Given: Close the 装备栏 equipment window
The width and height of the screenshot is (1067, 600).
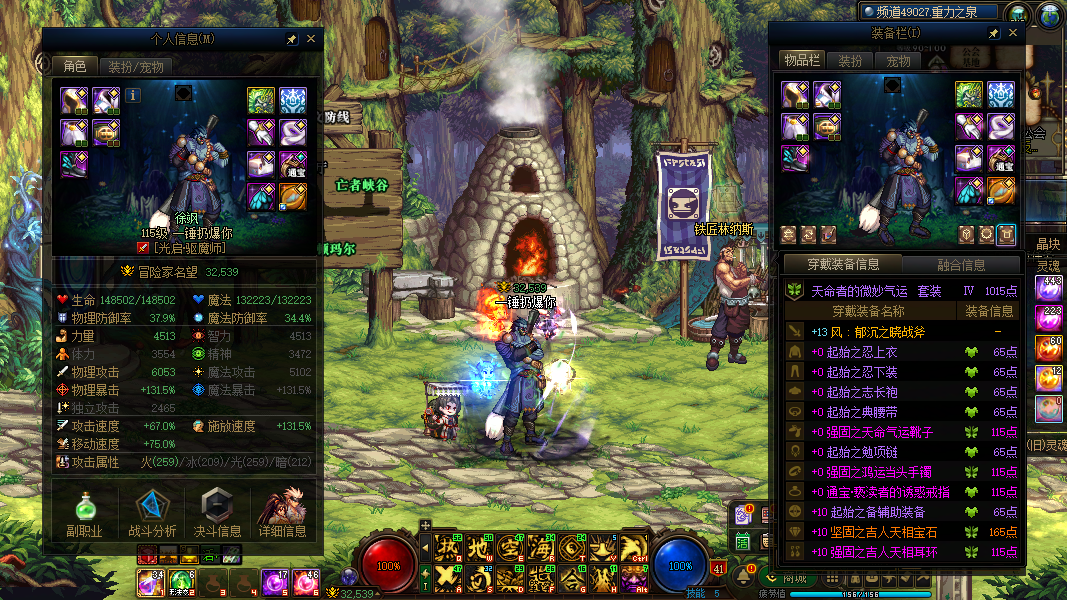Looking at the screenshot, I should coord(1013,33).
